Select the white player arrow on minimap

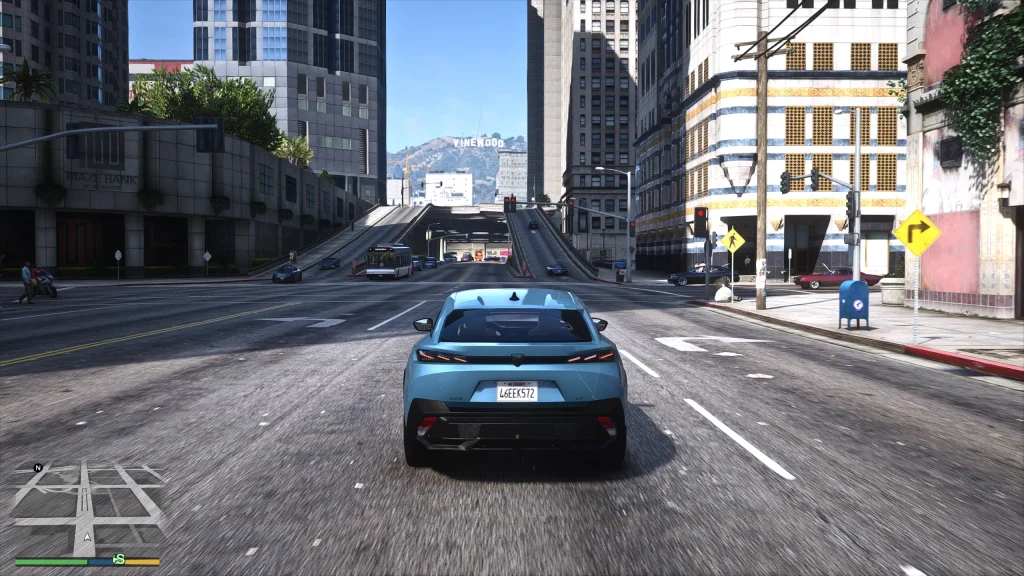87,537
